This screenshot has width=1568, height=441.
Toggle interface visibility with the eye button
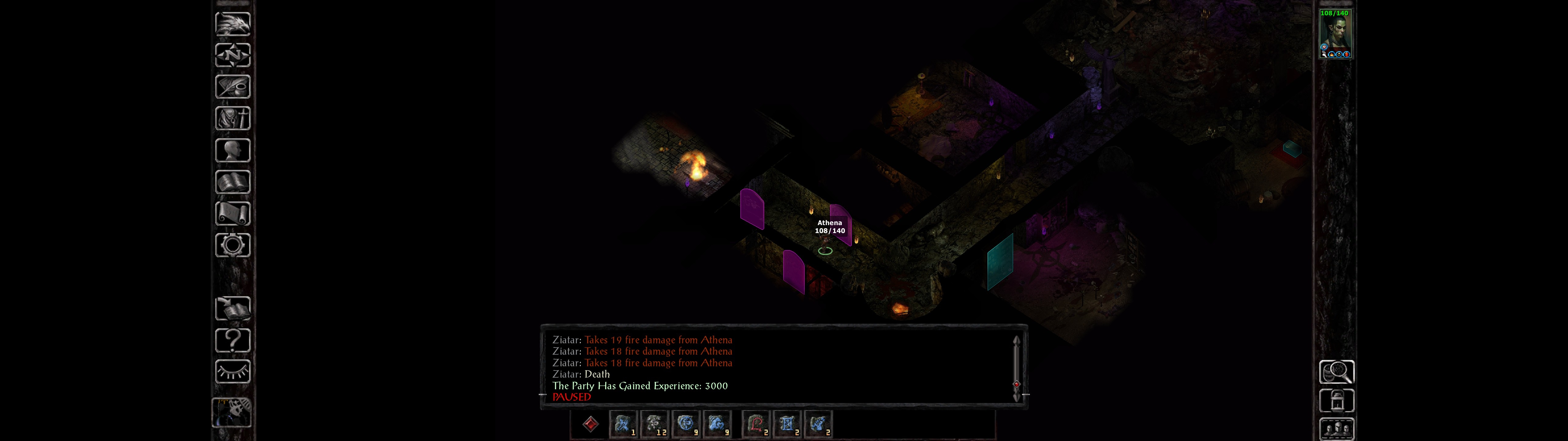232,371
